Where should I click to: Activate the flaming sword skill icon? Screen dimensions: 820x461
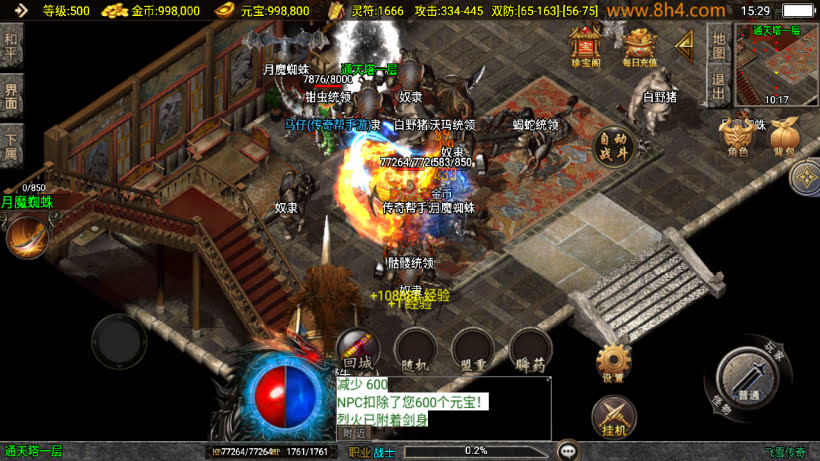(x=27, y=236)
